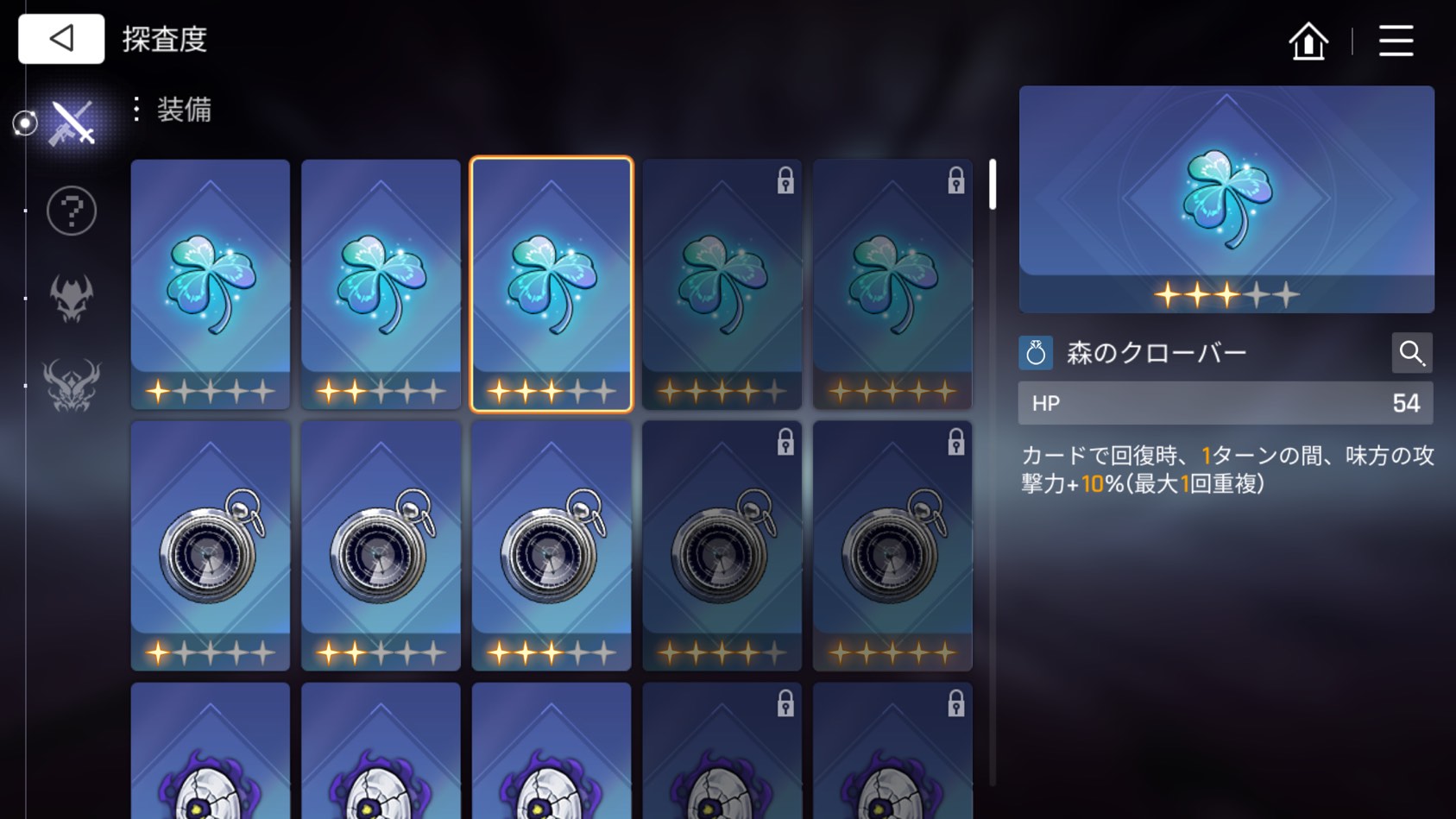
Task: Pick the locked five-star pocket watch card
Action: pyautogui.click(x=892, y=545)
